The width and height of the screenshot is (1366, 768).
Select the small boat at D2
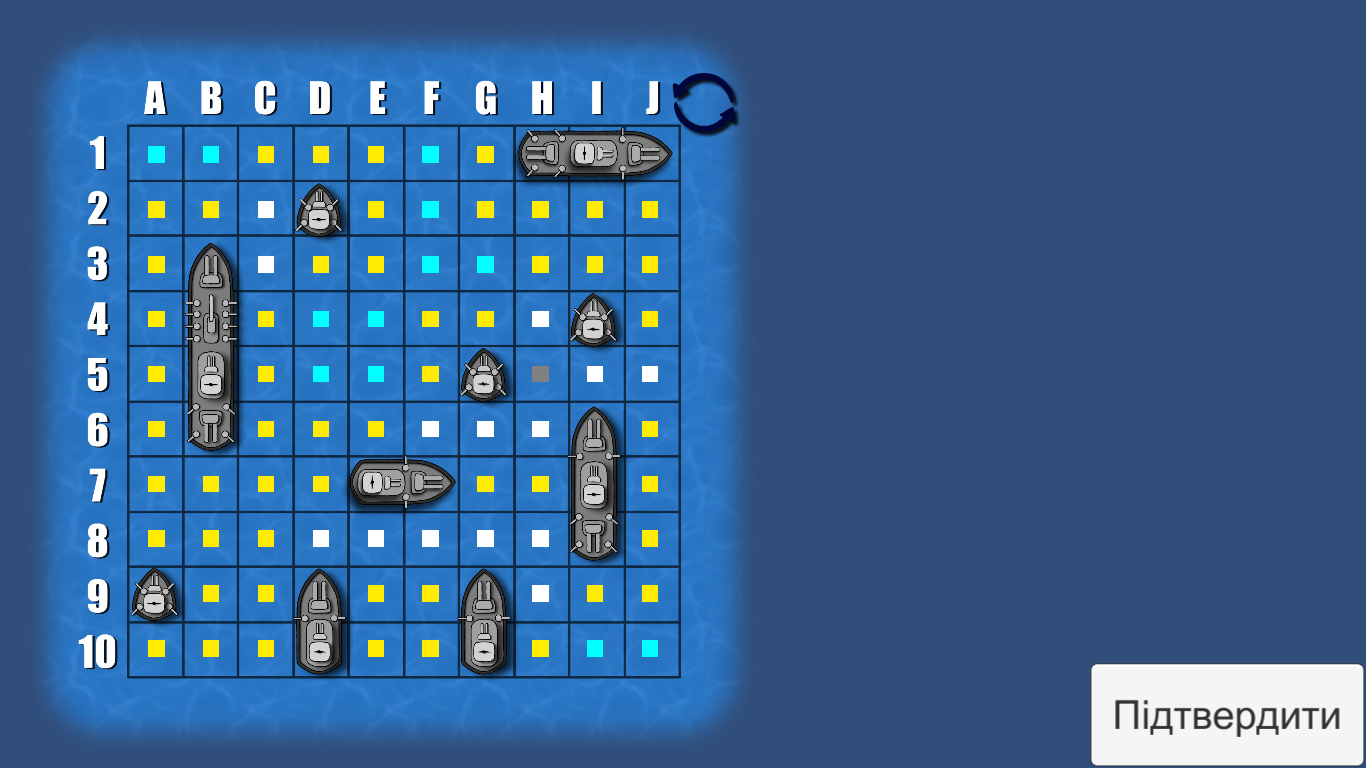[321, 209]
